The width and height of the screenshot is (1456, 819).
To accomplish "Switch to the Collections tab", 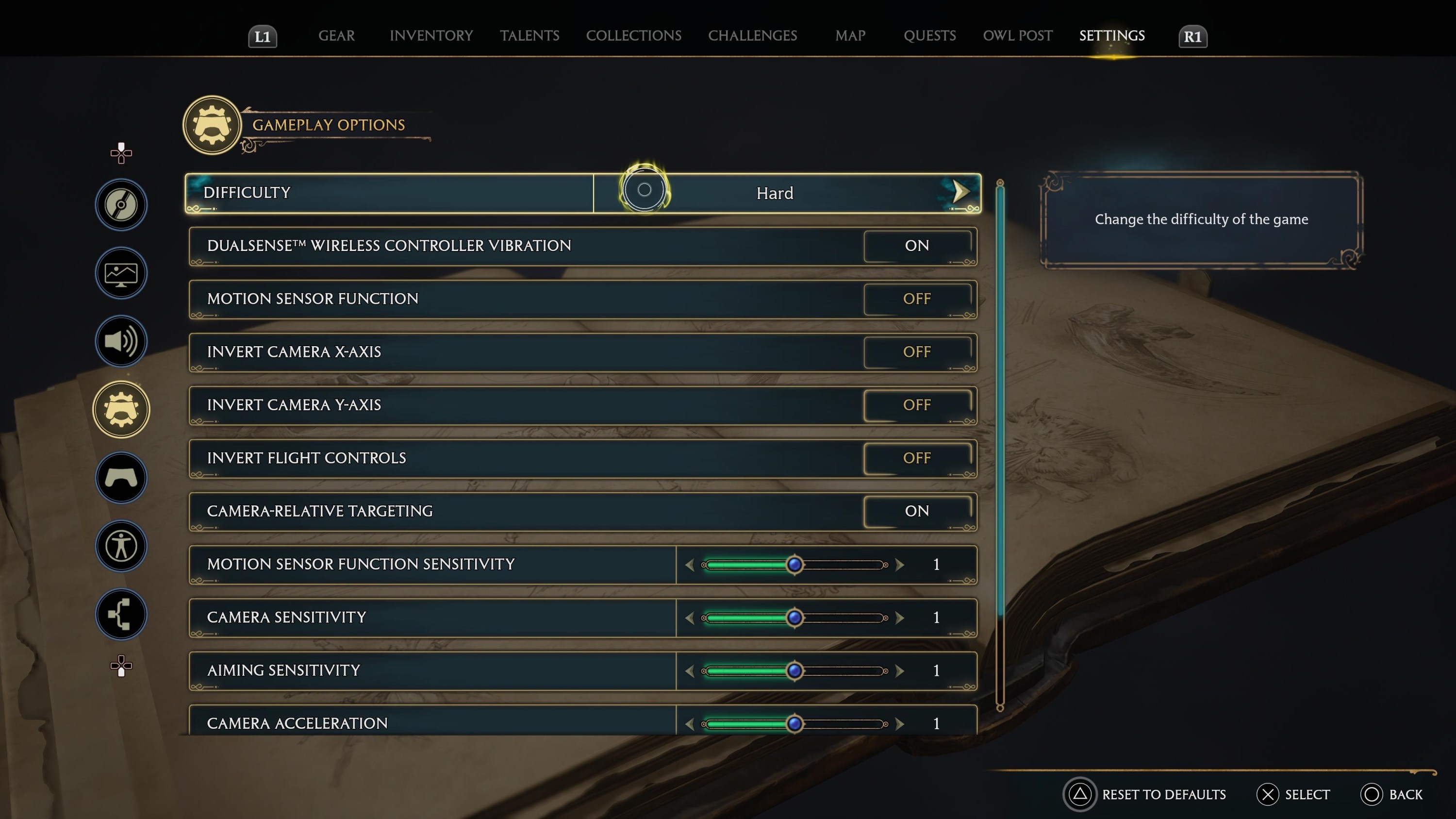I will coord(634,35).
